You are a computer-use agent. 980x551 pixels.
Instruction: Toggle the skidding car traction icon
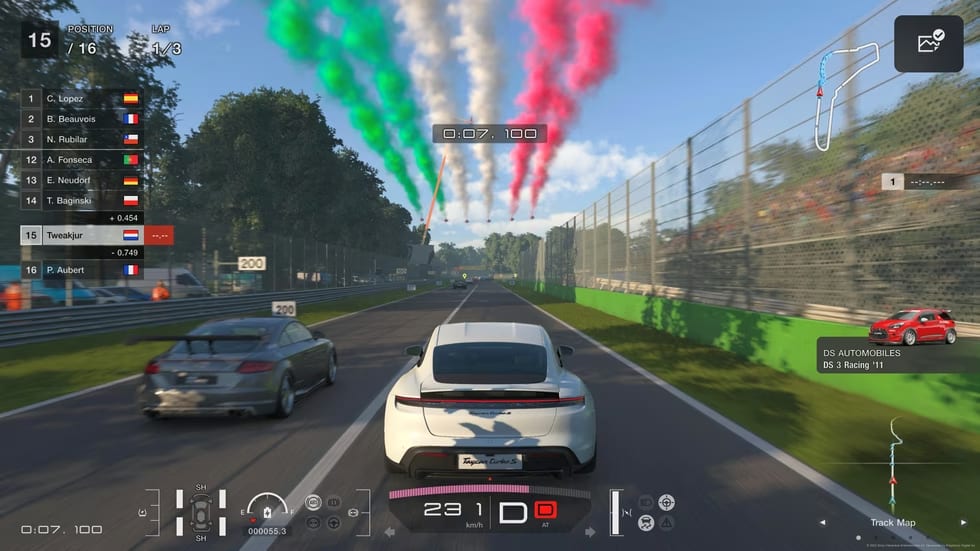tap(646, 522)
